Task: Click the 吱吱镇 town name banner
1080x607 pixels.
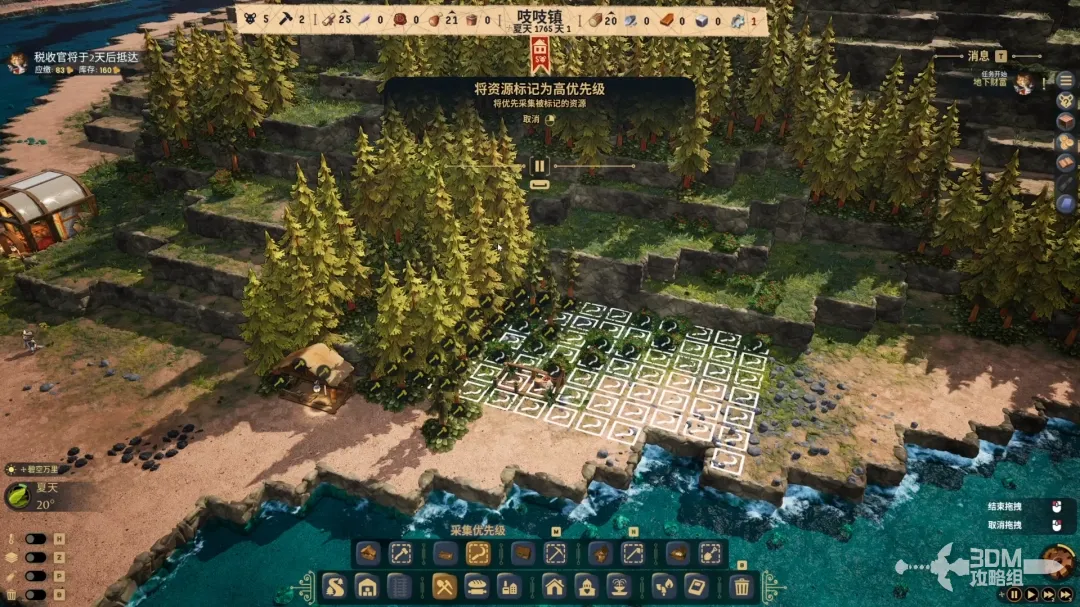Action: [540, 18]
